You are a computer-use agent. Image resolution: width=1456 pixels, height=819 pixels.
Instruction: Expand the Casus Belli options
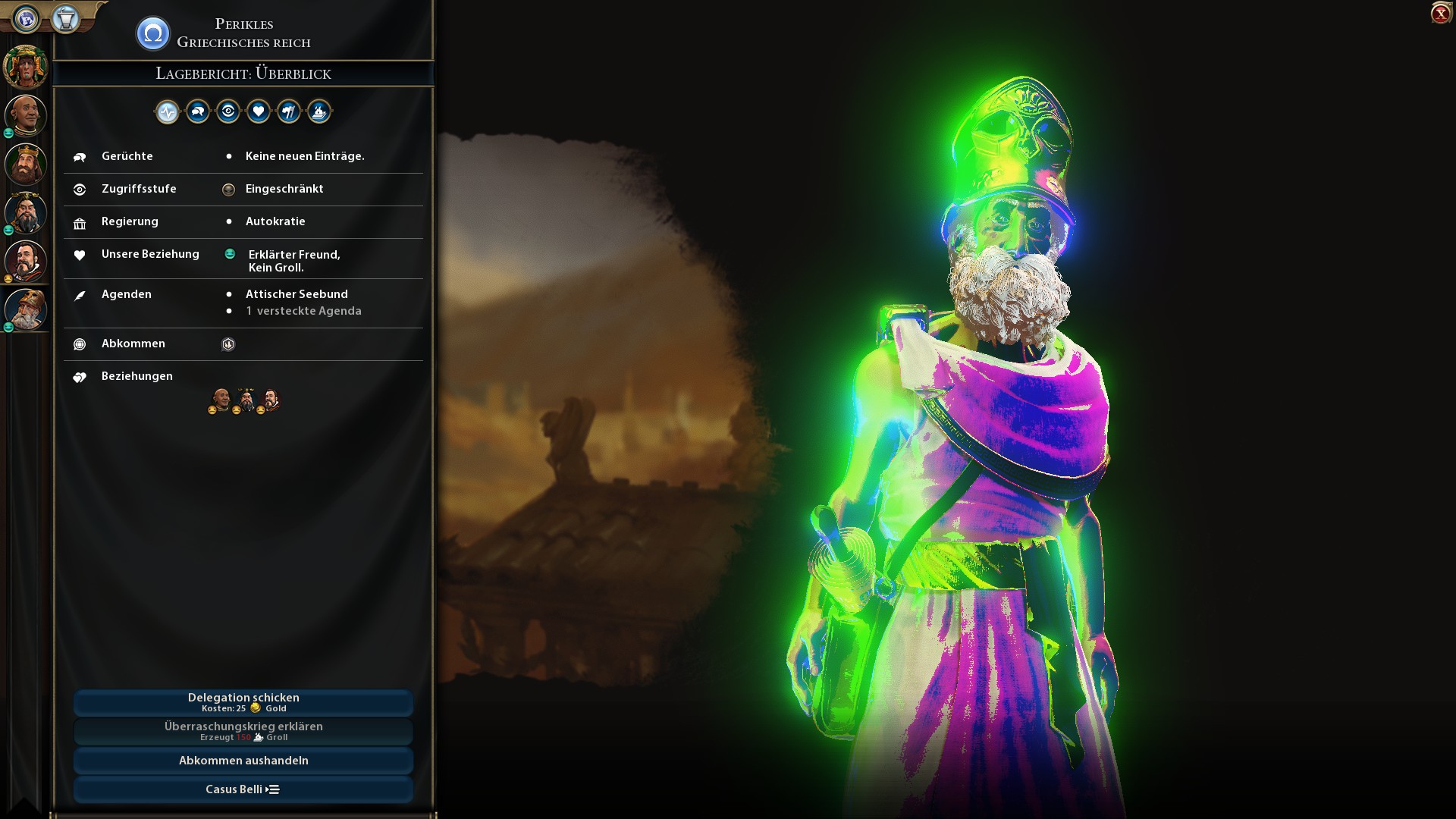click(x=243, y=789)
